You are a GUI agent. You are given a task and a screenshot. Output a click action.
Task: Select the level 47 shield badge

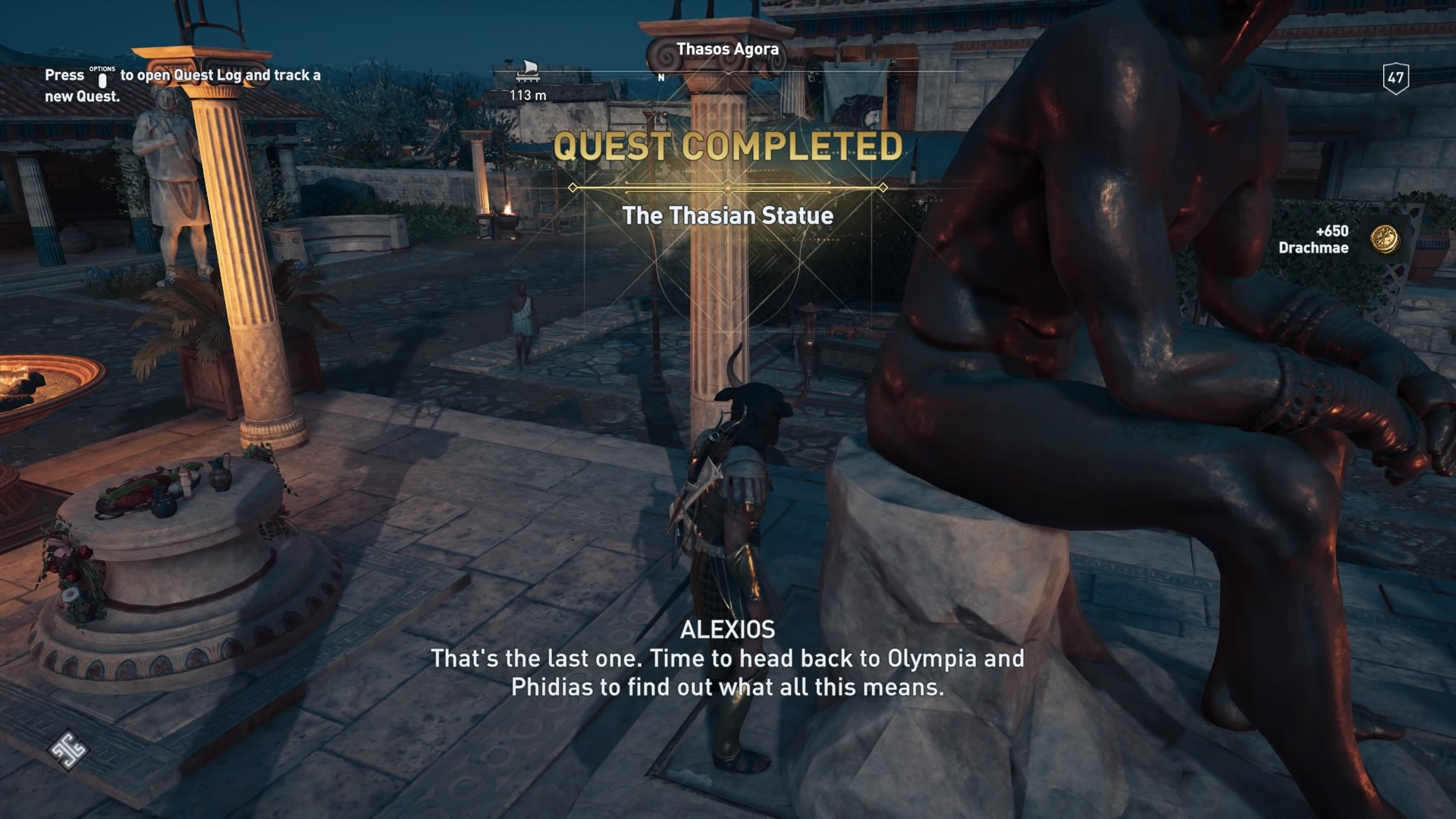1395,78
